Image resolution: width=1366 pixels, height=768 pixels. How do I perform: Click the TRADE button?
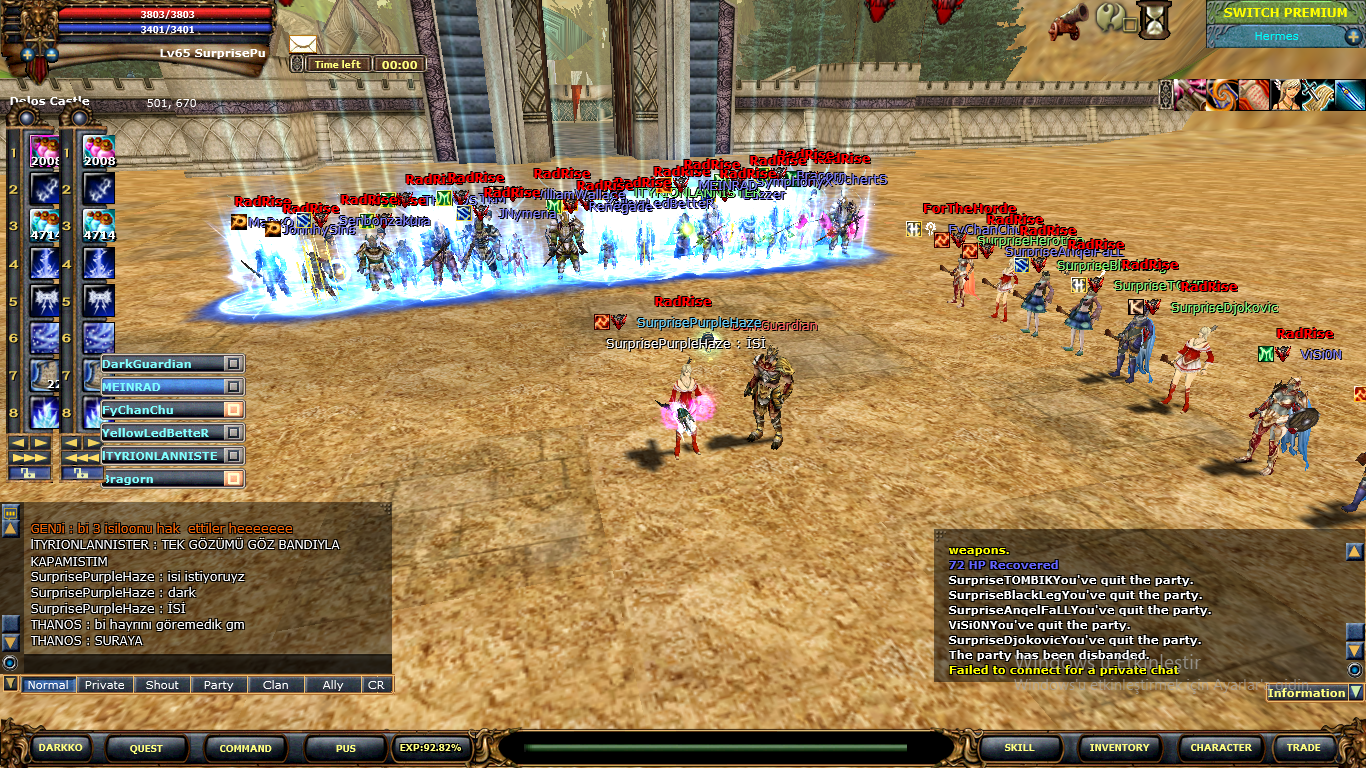point(1303,747)
